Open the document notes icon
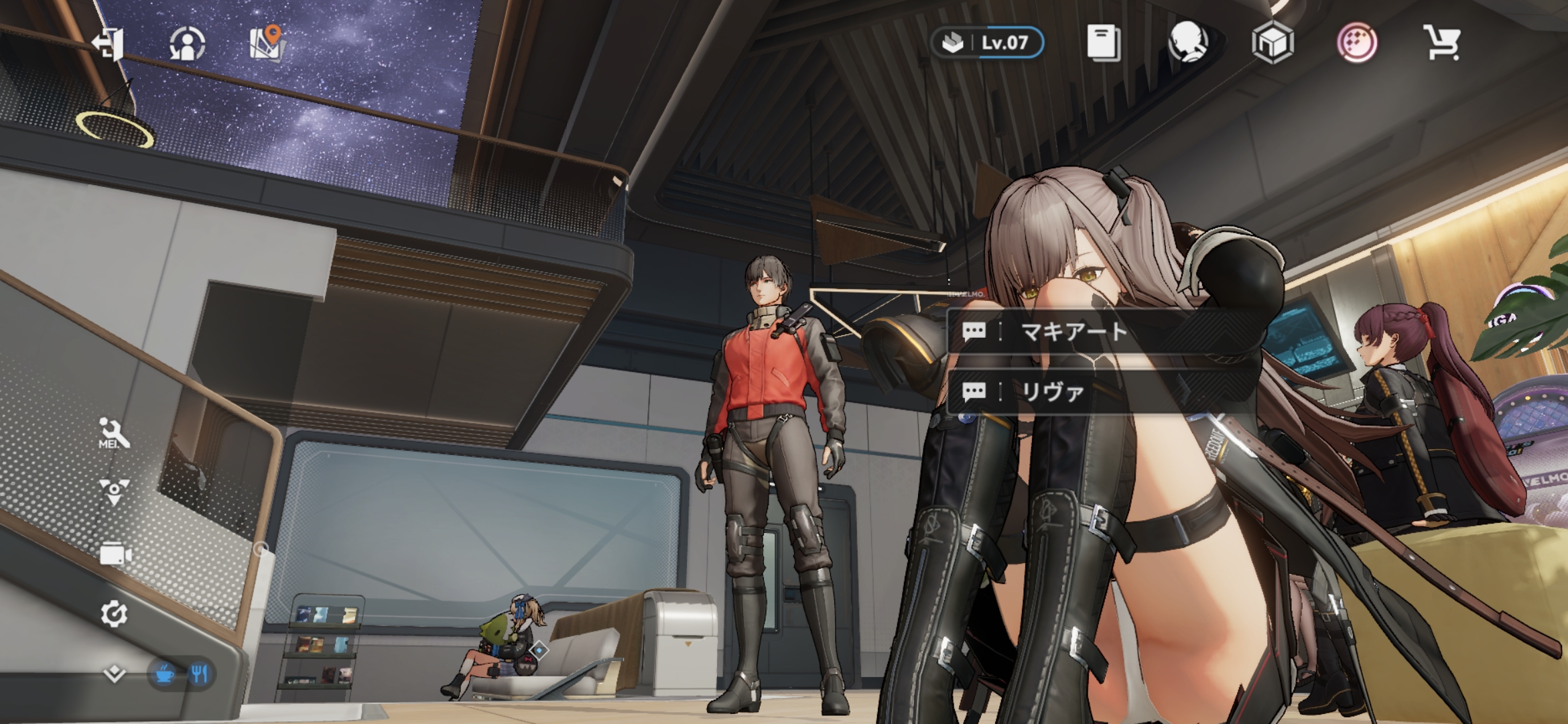The height and width of the screenshot is (724, 1568). [x=1102, y=43]
